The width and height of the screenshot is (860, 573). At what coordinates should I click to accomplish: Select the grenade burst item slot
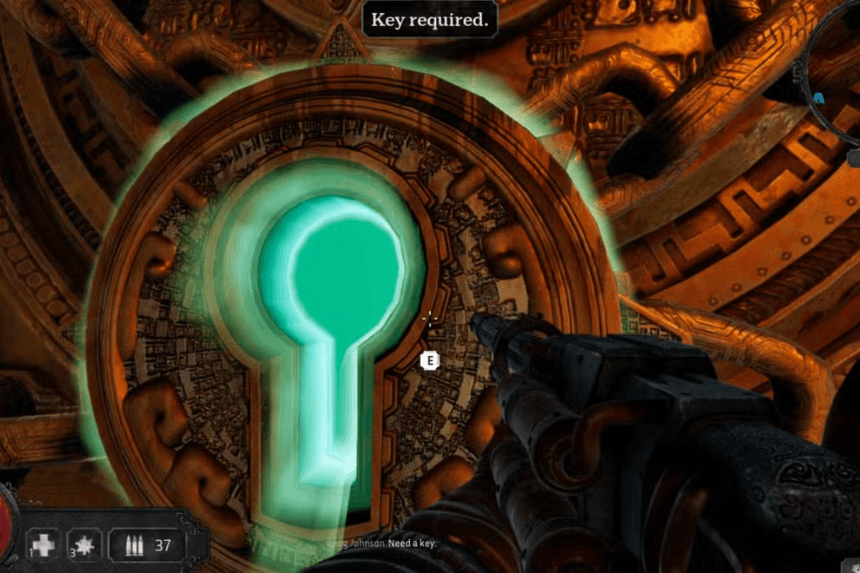84,546
